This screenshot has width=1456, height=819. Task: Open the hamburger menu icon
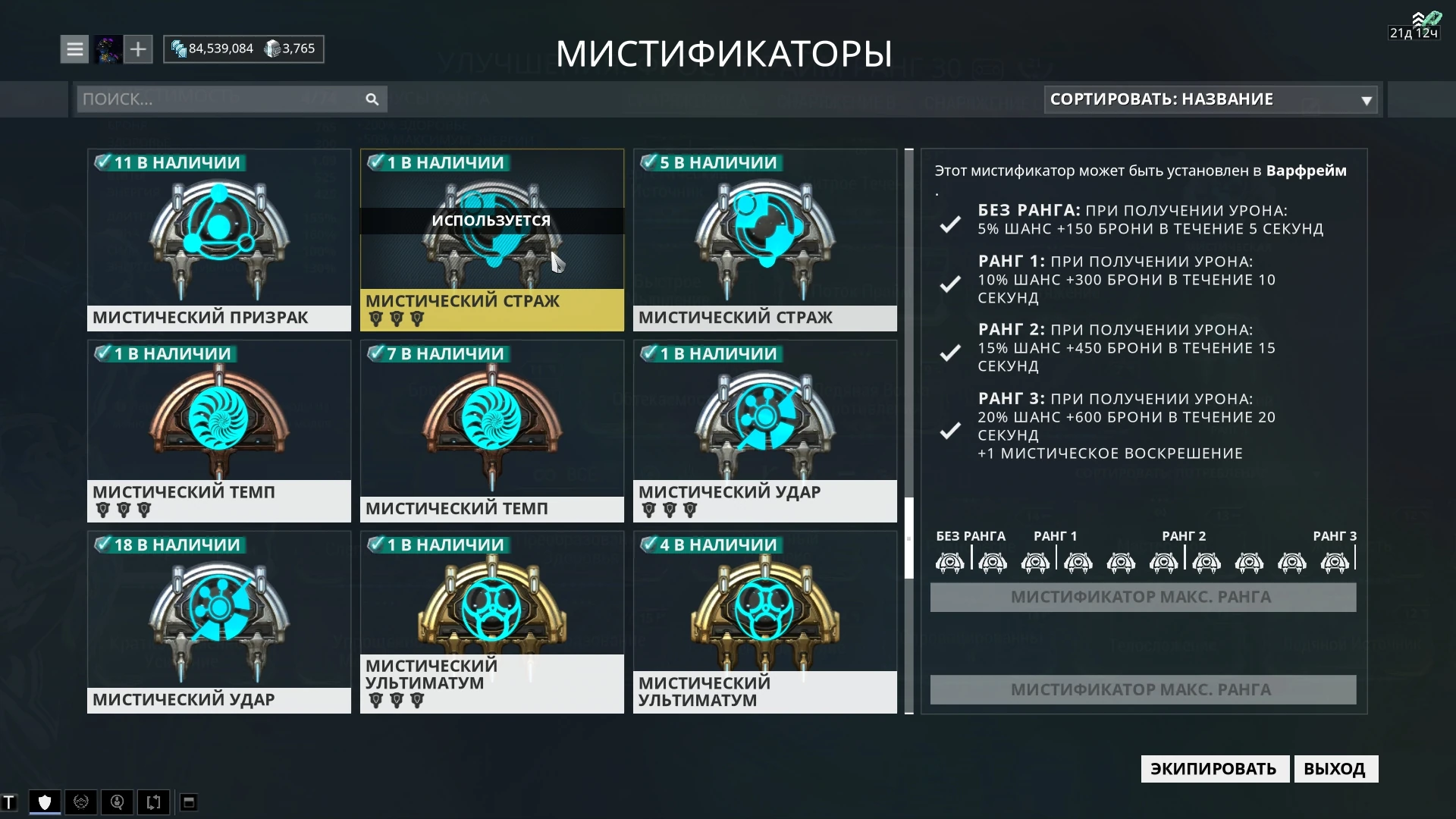point(74,49)
